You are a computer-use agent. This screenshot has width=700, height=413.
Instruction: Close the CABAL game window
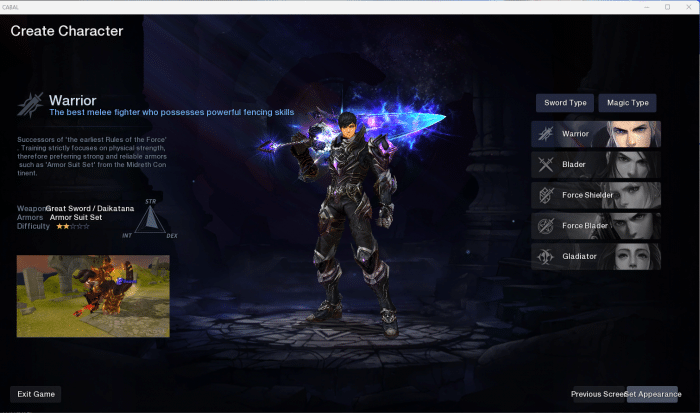(x=690, y=6)
